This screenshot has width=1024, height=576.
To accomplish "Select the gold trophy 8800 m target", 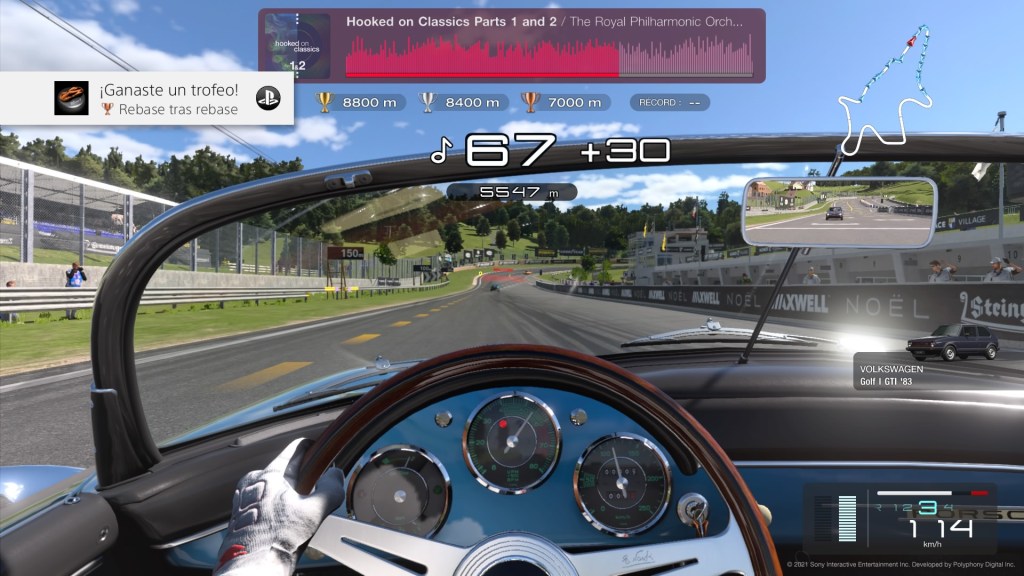I will coord(359,102).
